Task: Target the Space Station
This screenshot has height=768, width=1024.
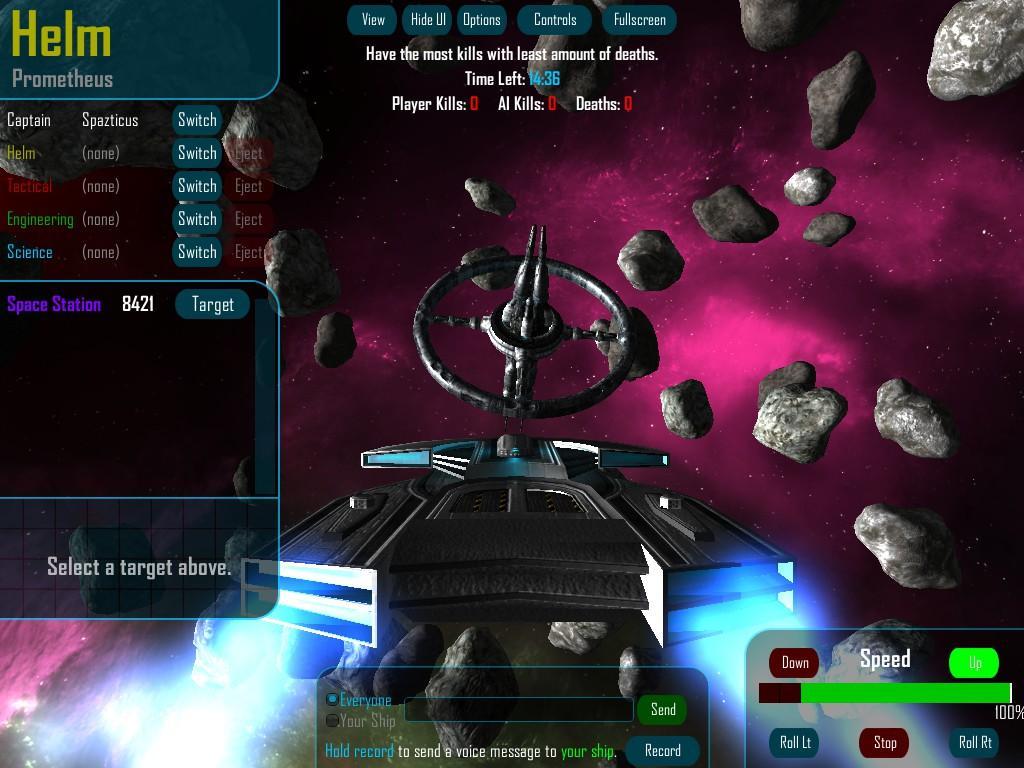Action: point(212,305)
